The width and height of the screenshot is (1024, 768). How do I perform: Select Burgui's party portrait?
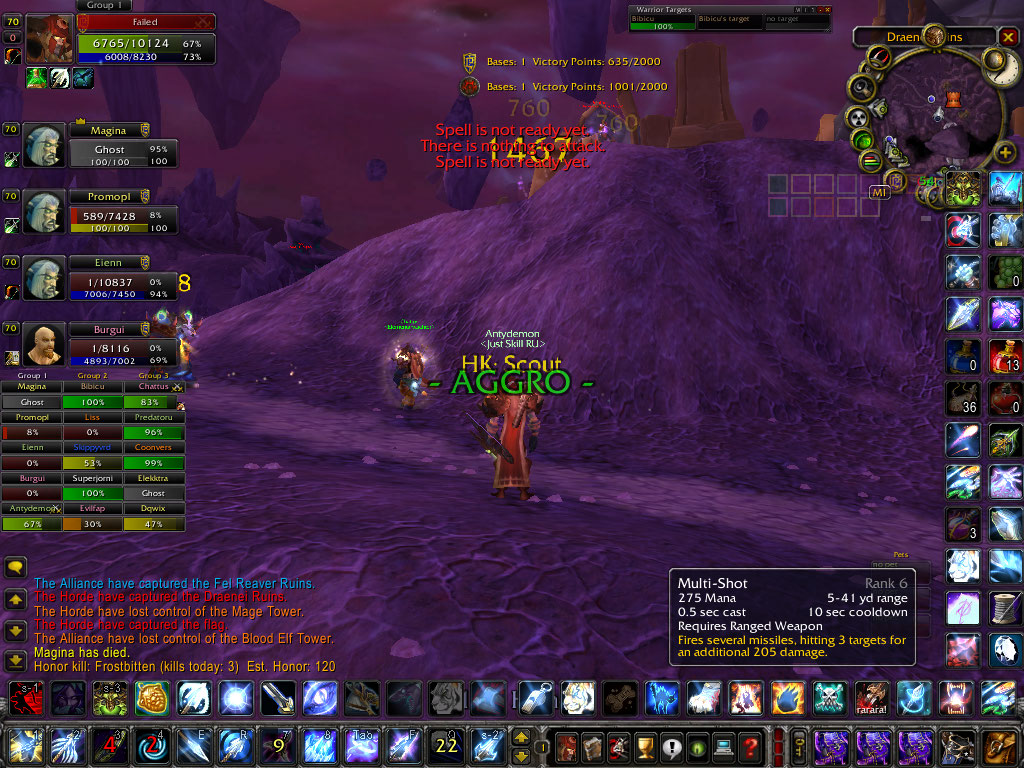[x=44, y=344]
